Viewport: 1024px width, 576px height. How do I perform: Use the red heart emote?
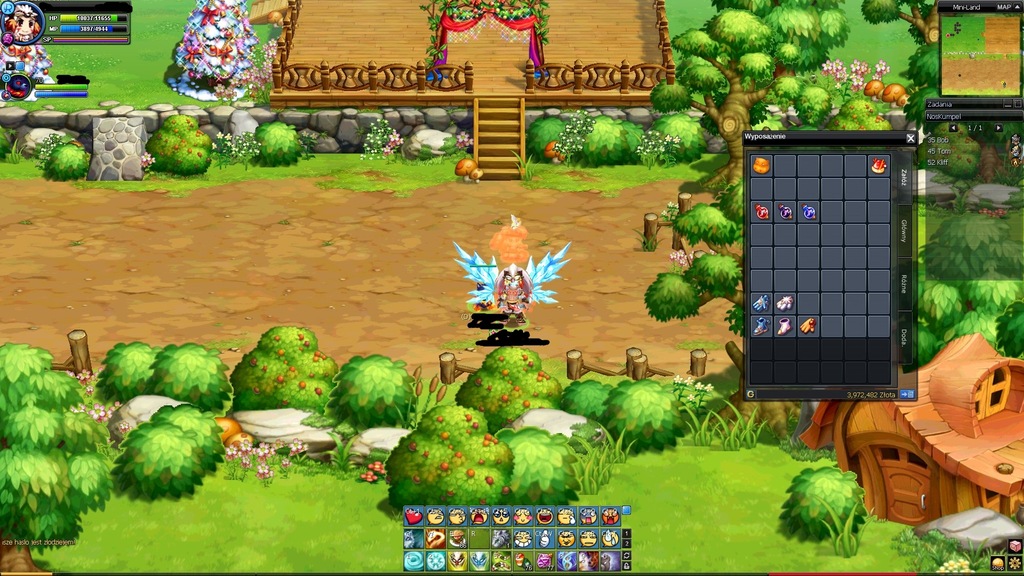(414, 517)
